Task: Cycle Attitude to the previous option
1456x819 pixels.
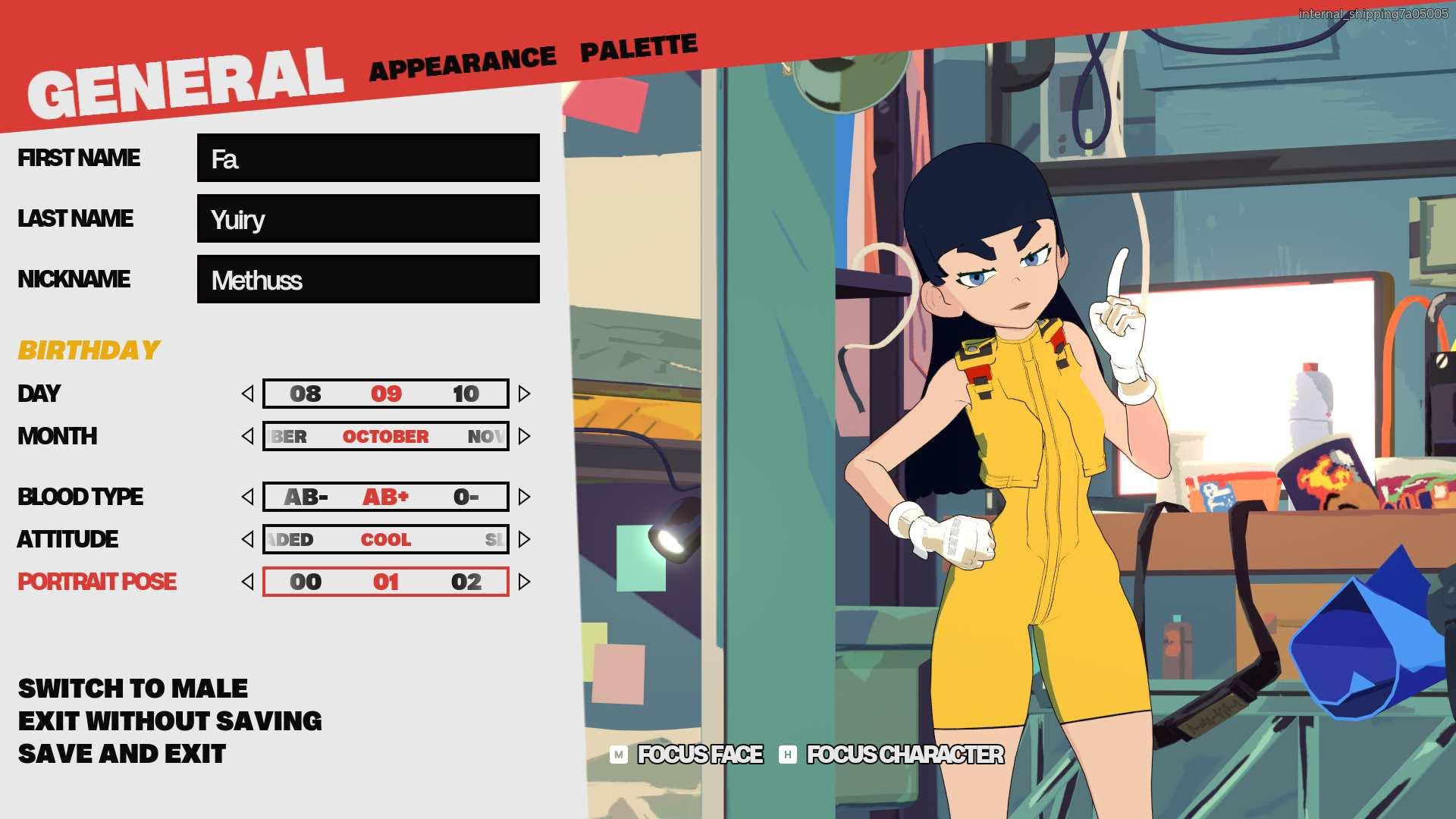Action: pyautogui.click(x=247, y=539)
